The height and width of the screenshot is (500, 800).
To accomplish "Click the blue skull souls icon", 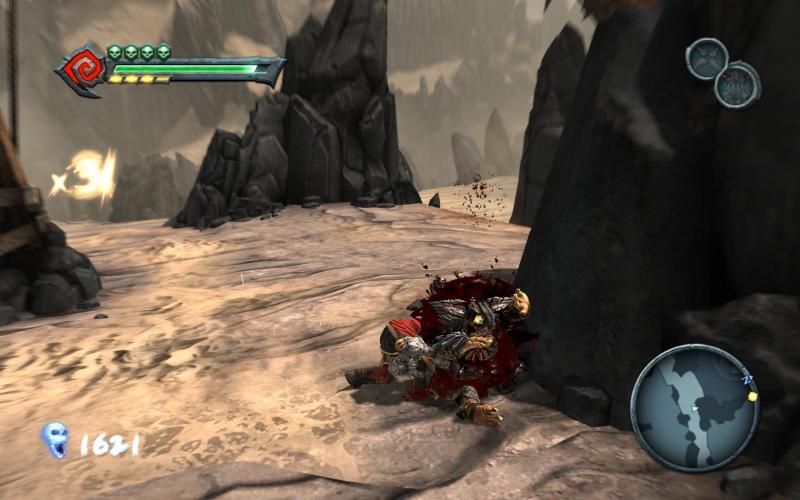I will tap(54, 439).
